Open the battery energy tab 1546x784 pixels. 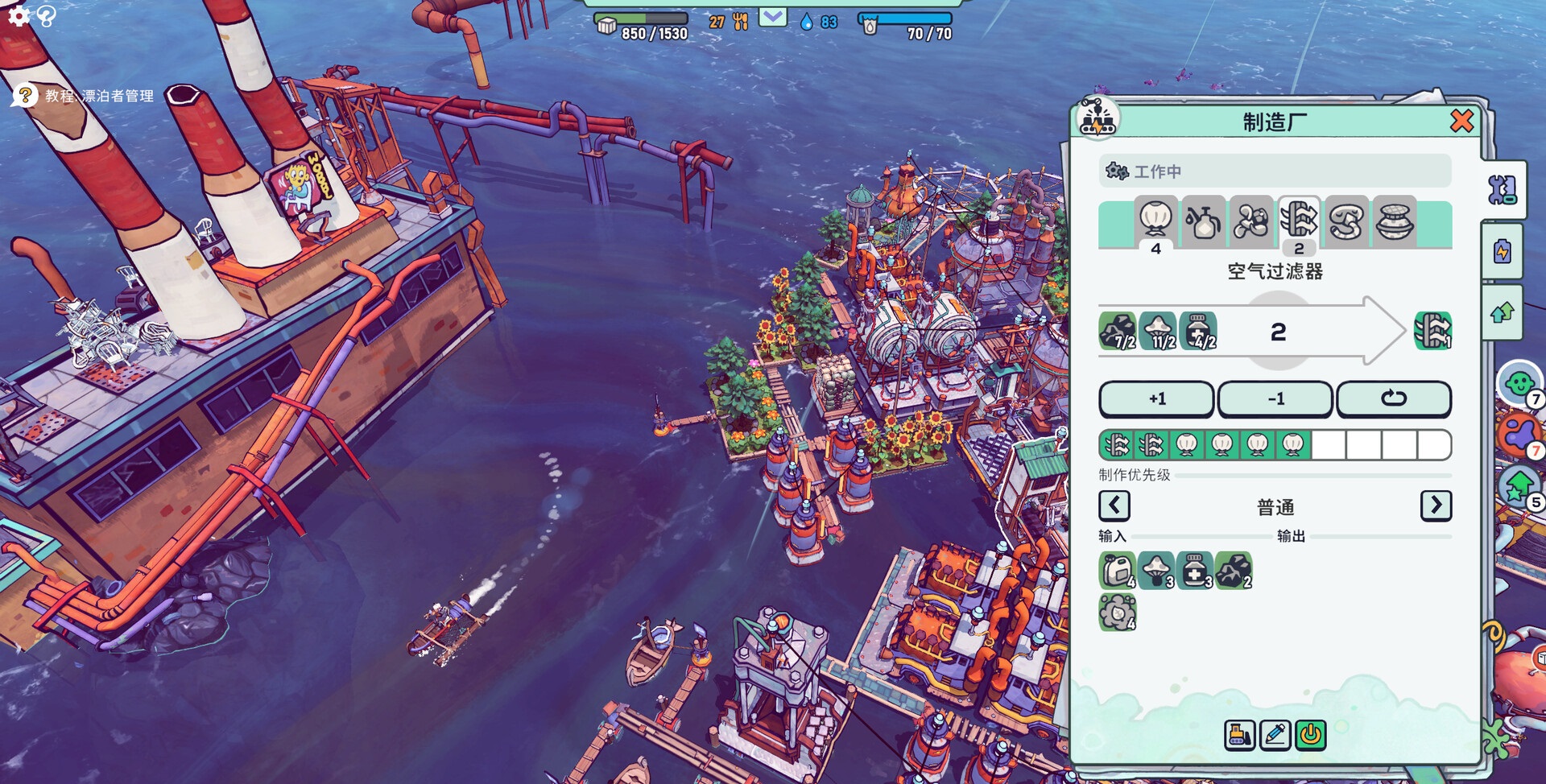click(x=1503, y=252)
